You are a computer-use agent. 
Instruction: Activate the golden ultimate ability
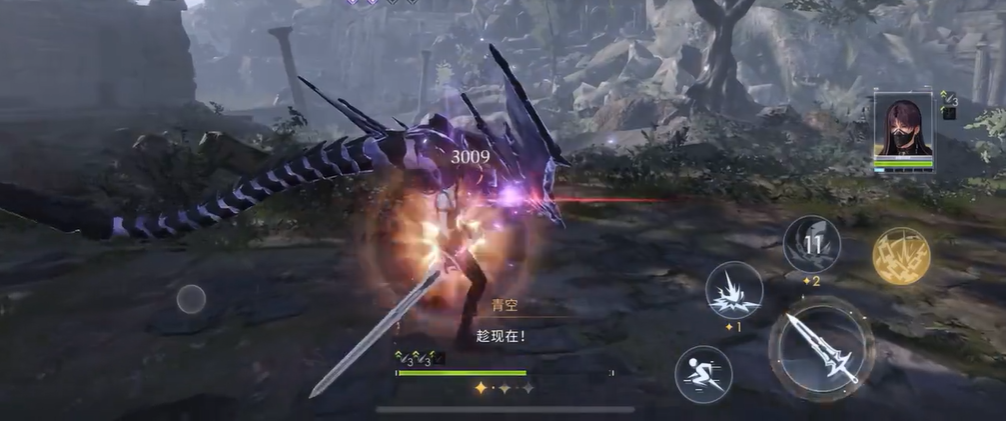901,256
